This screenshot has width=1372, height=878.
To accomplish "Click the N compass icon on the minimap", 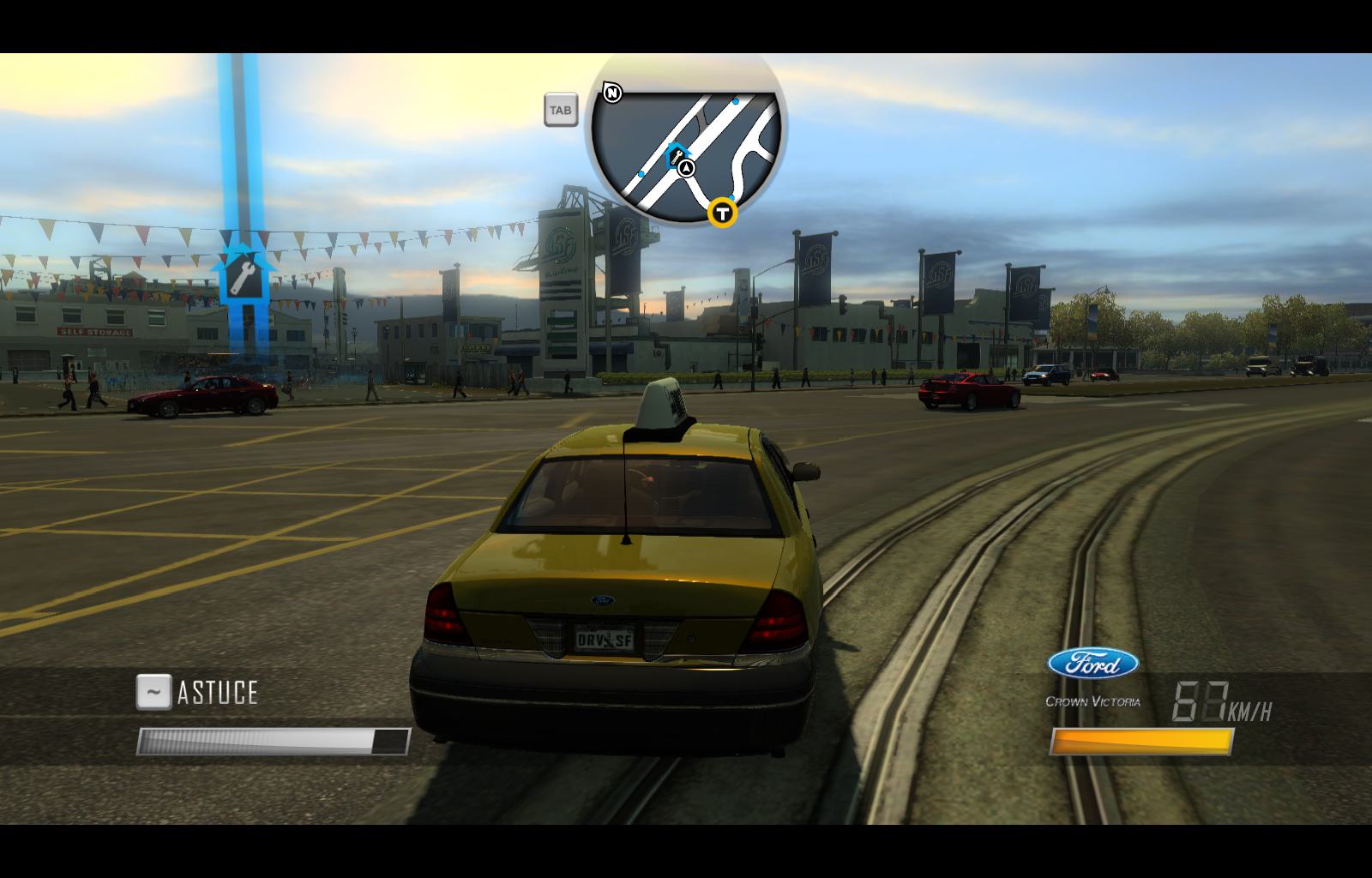I will pos(611,93).
